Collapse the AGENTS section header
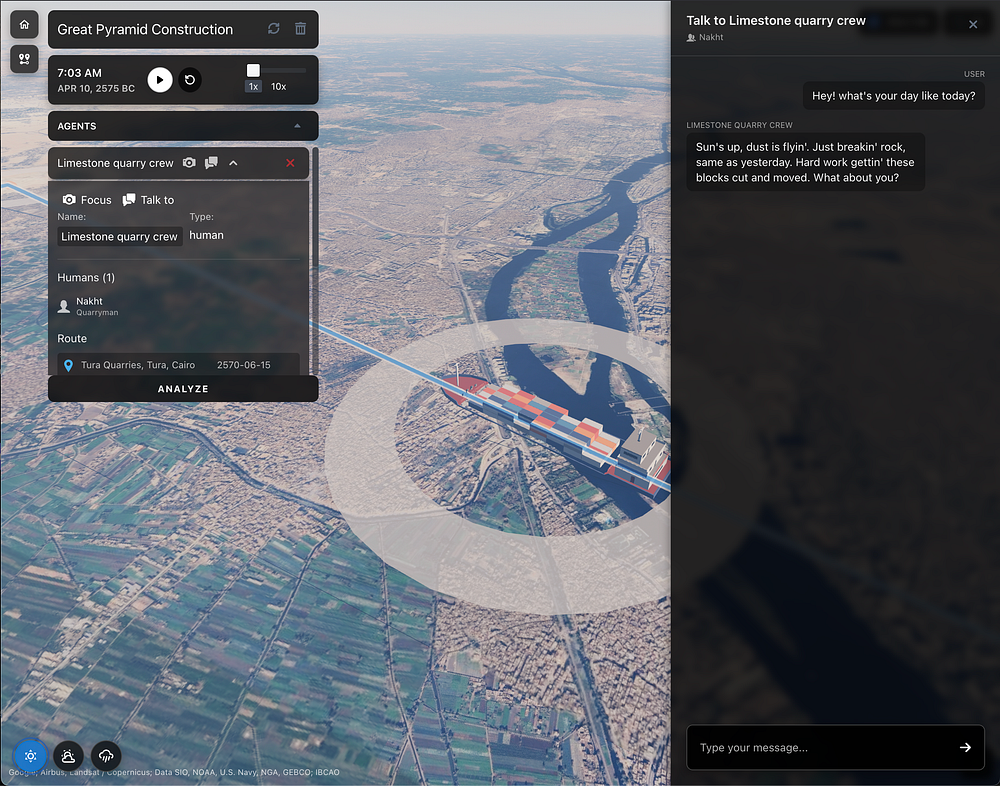This screenshot has width=1000, height=786. tap(296, 126)
